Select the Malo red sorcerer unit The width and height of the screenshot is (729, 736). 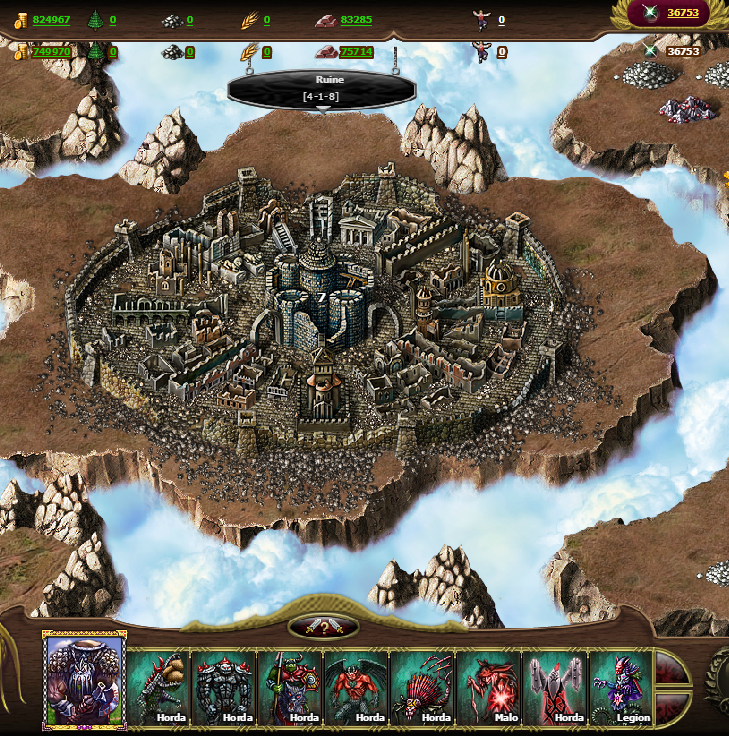tap(489, 687)
